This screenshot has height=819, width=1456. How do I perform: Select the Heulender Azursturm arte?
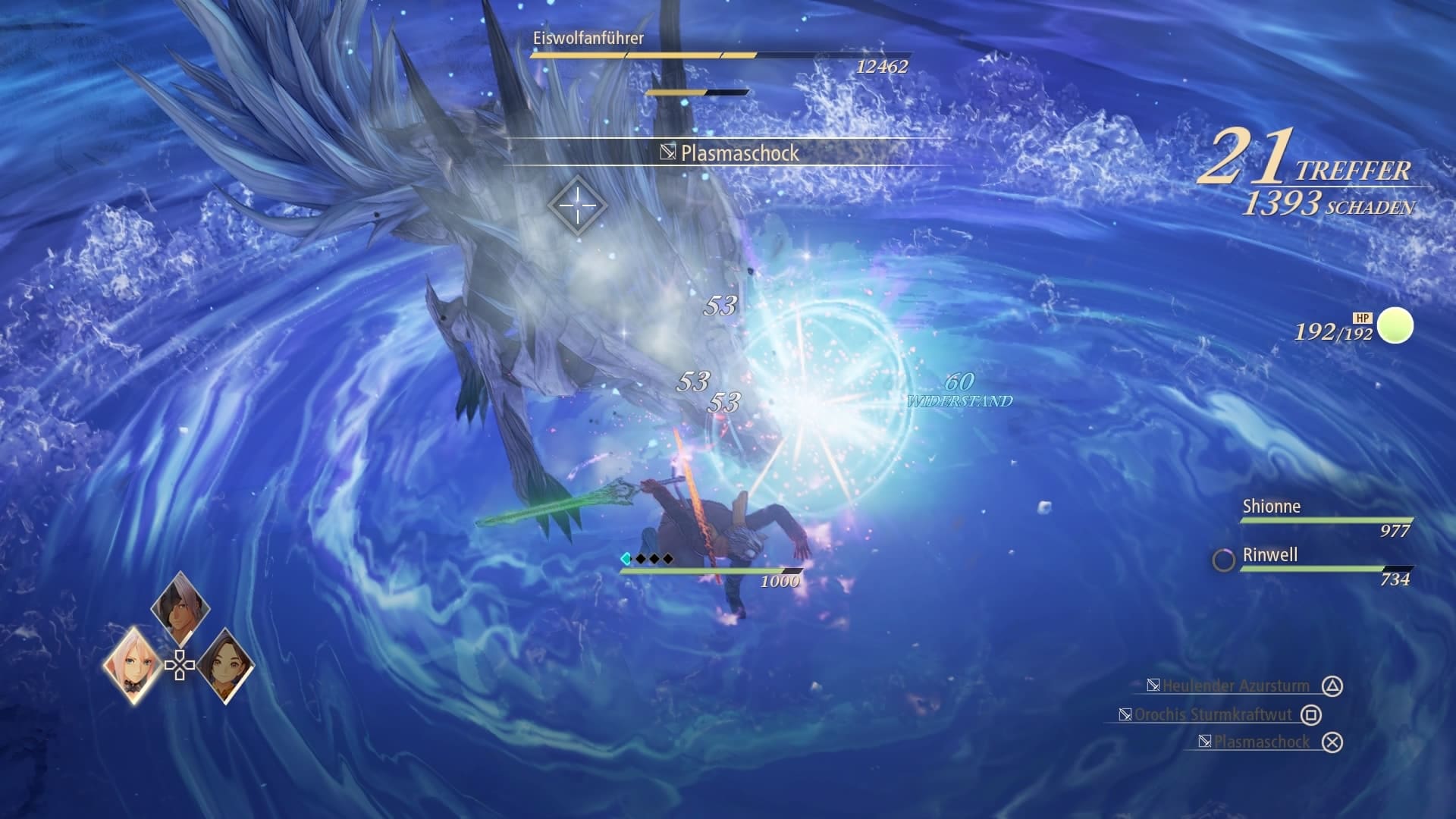pos(1236,686)
